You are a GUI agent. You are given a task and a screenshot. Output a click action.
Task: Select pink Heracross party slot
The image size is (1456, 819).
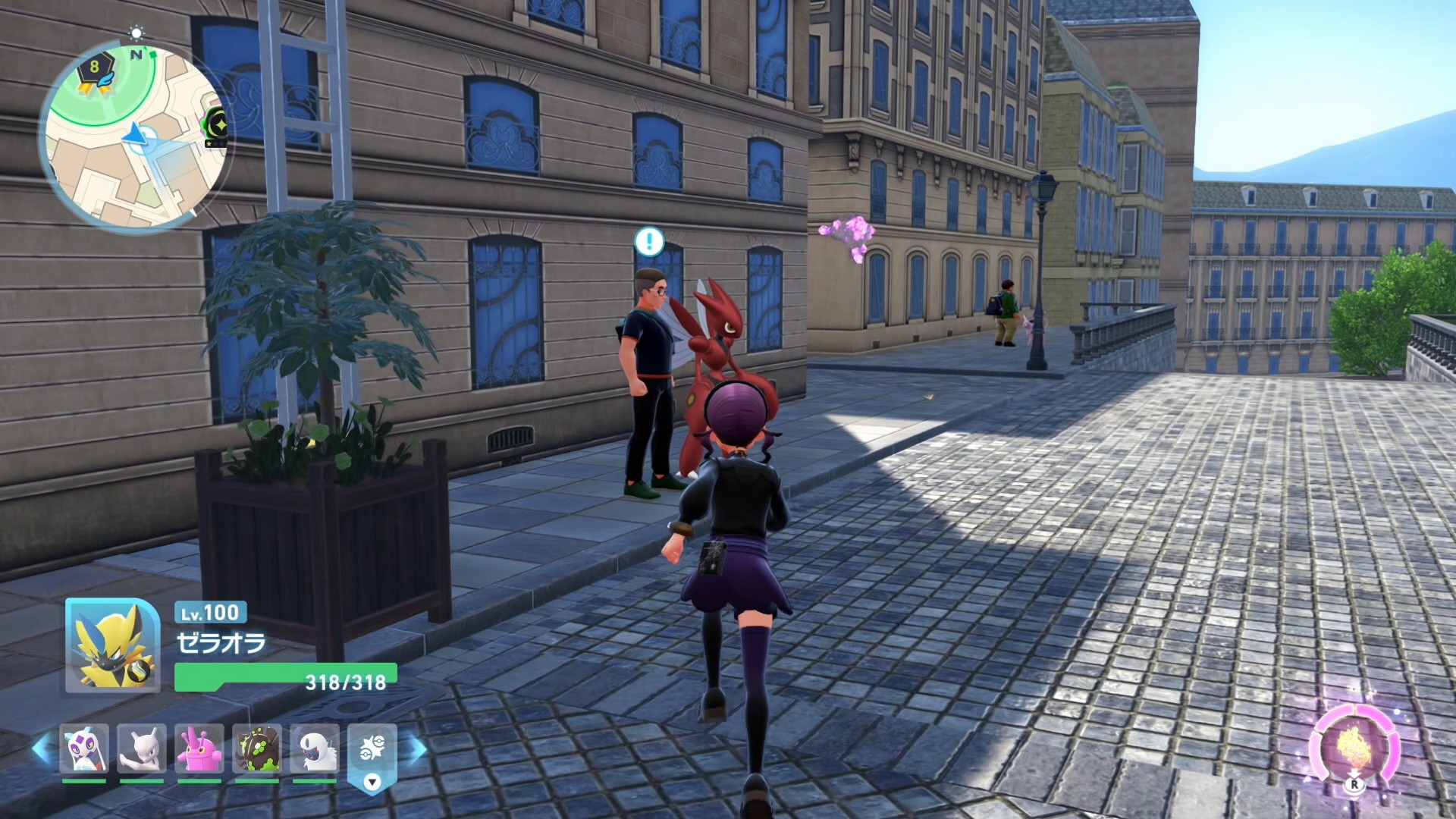click(199, 748)
